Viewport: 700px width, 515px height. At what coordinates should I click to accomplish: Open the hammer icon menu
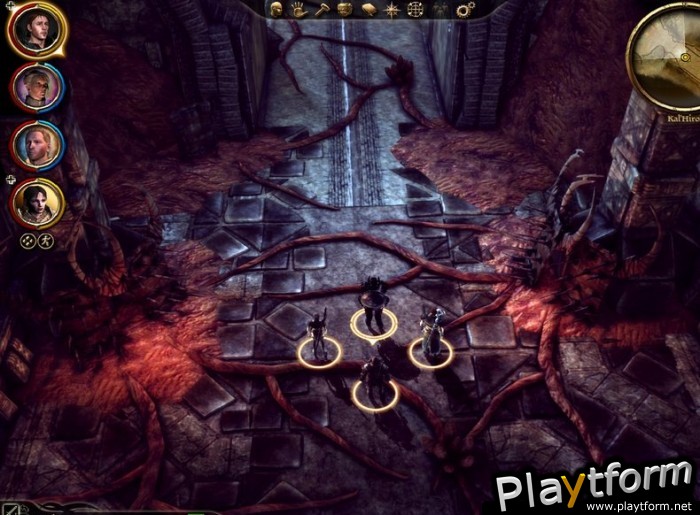click(321, 9)
